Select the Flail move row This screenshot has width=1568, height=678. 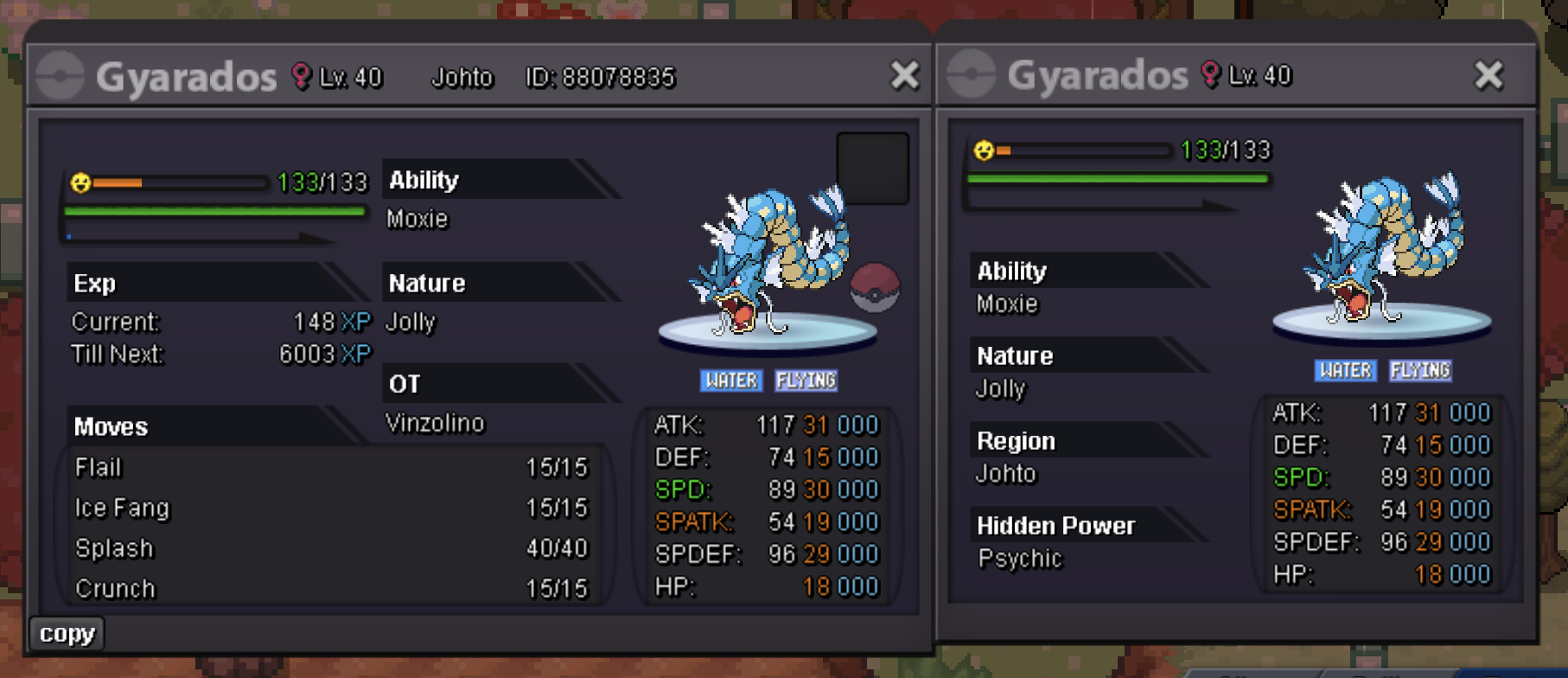pyautogui.click(x=331, y=468)
